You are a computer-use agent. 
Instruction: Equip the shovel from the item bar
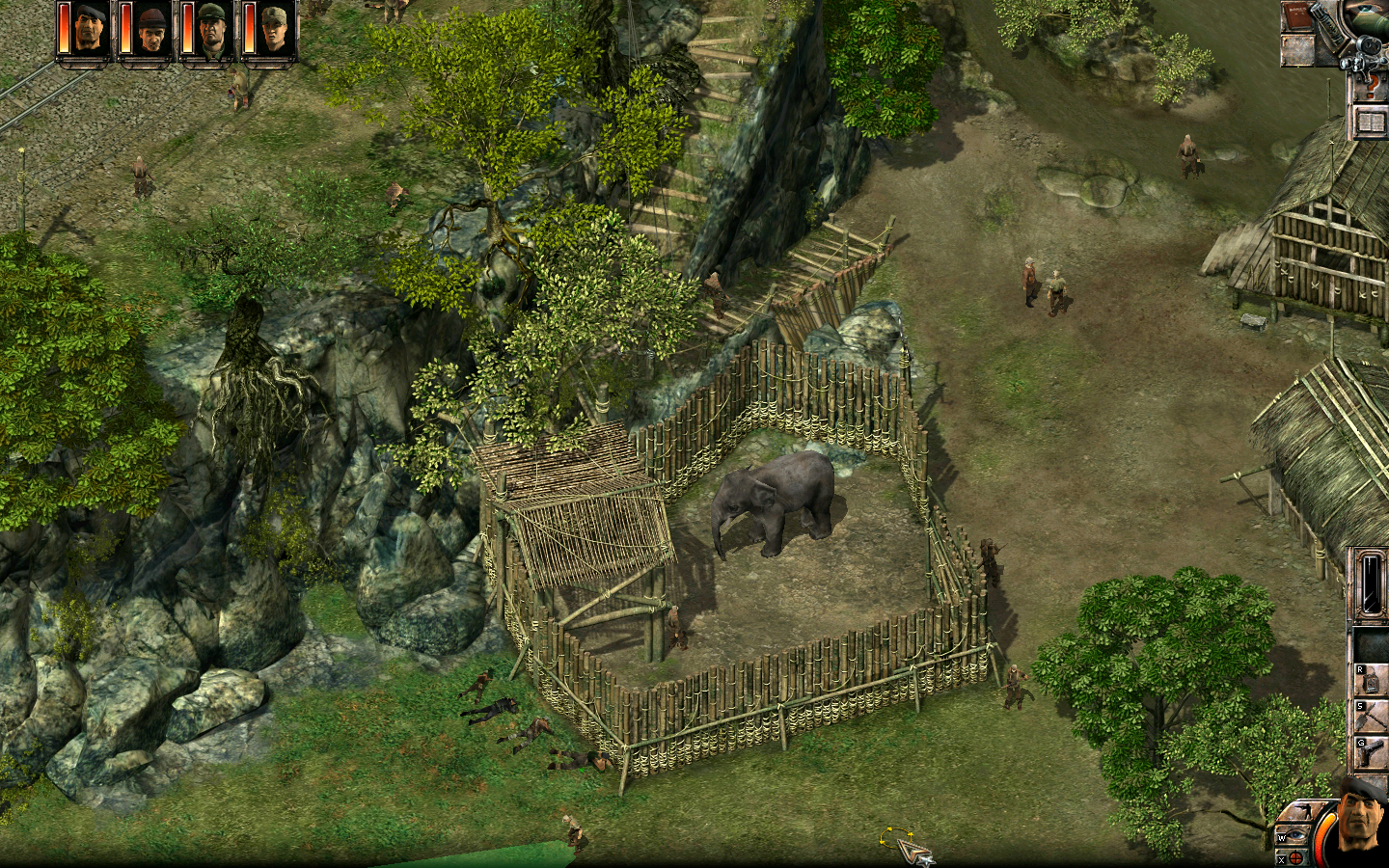[x=1371, y=719]
